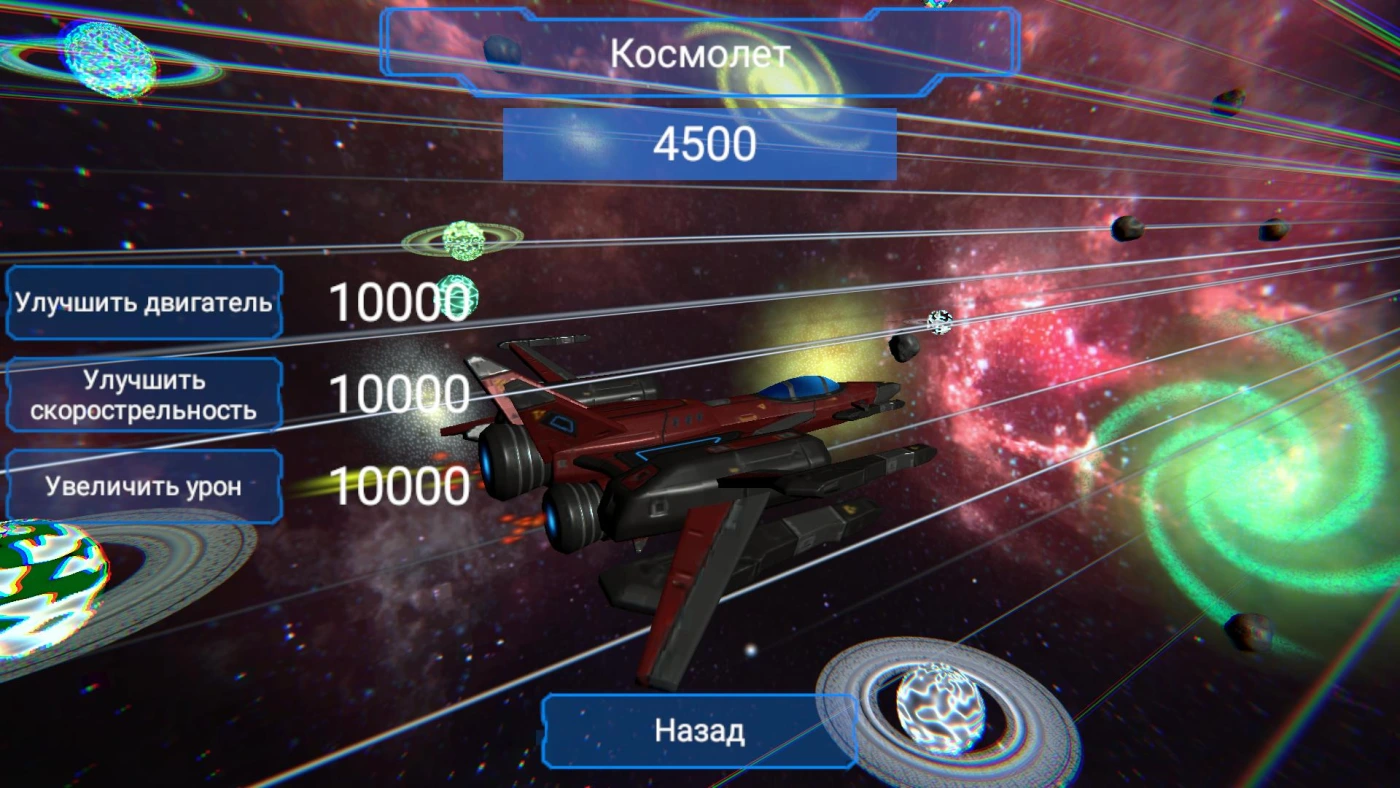Go back with the Назад button
Viewport: 1400px width, 788px height.
point(699,731)
